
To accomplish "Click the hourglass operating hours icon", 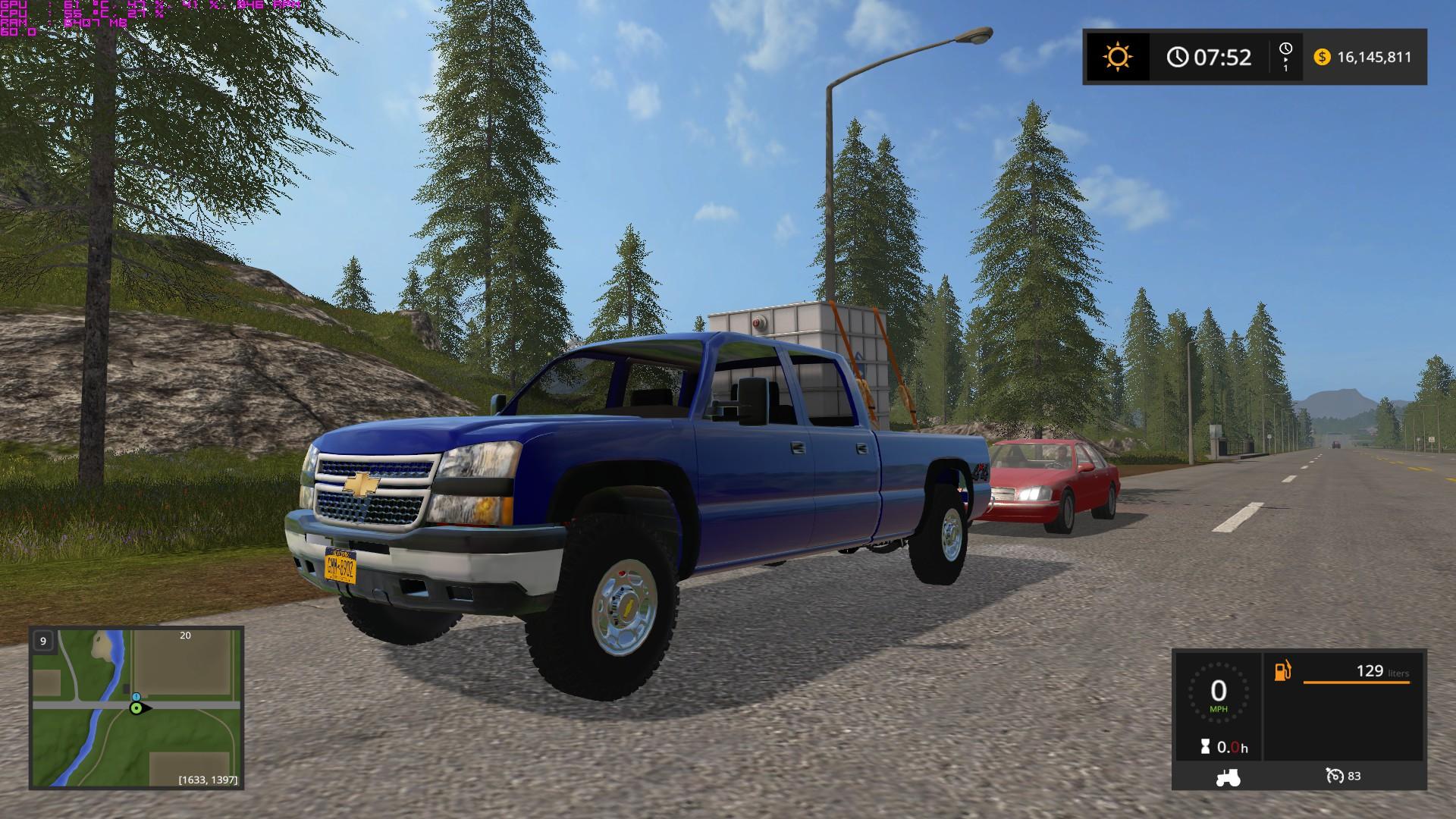I will click(x=1204, y=748).
